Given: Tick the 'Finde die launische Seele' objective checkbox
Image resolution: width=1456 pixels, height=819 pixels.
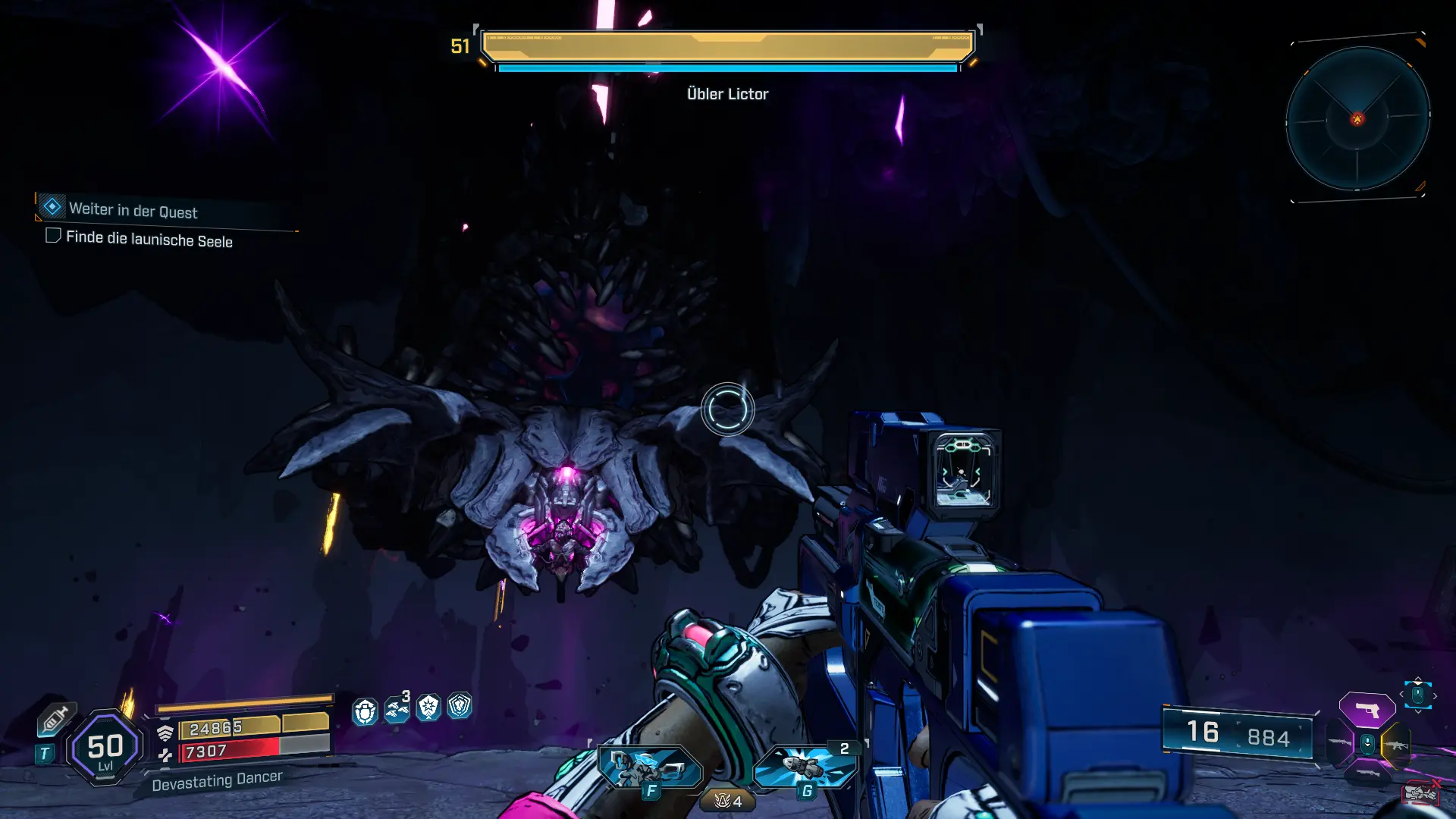Looking at the screenshot, I should (53, 236).
